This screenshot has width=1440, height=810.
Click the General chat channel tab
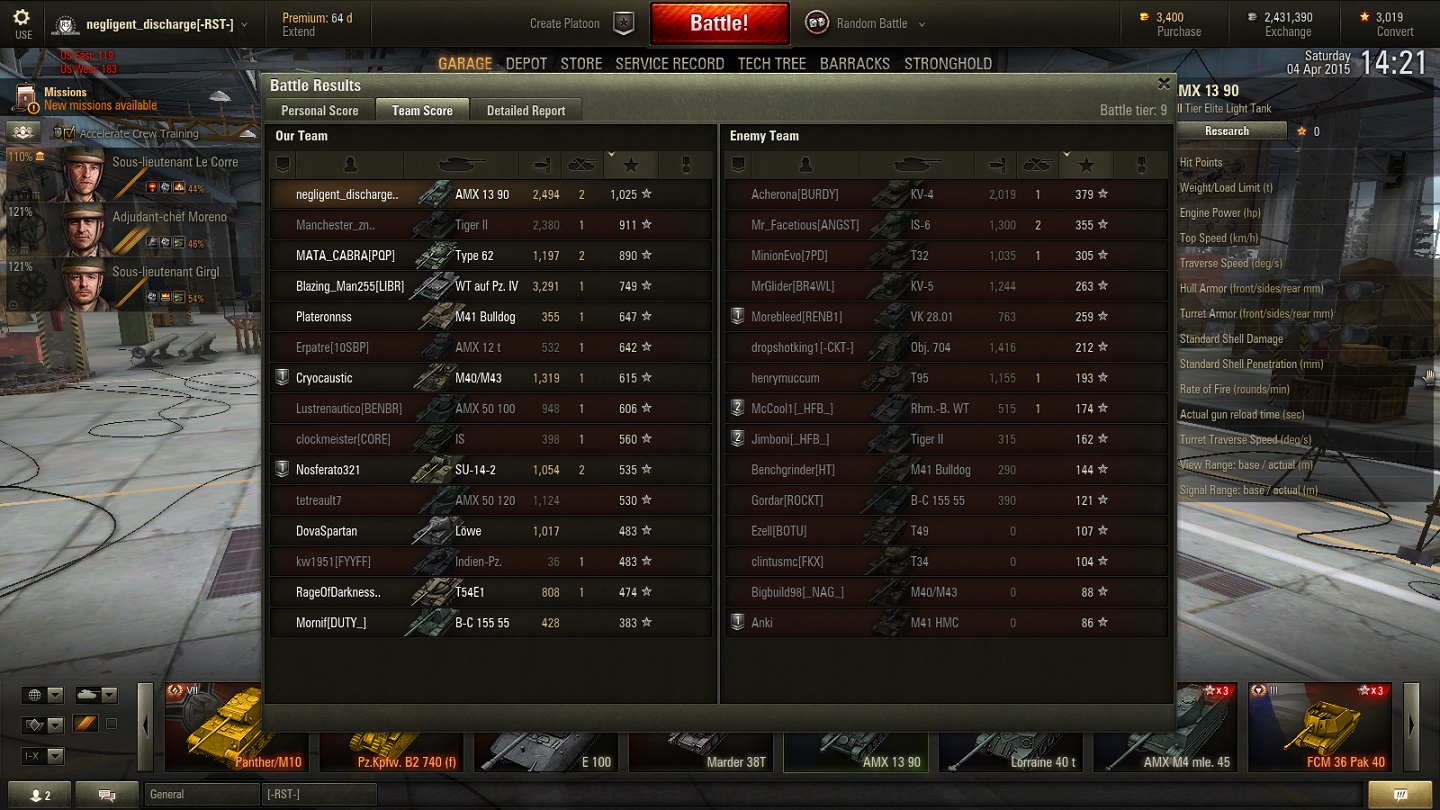click(200, 794)
